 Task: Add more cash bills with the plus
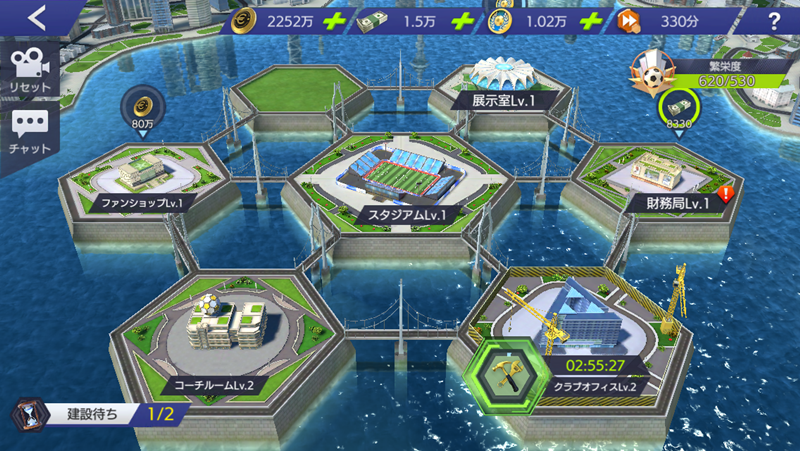pyautogui.click(x=461, y=21)
